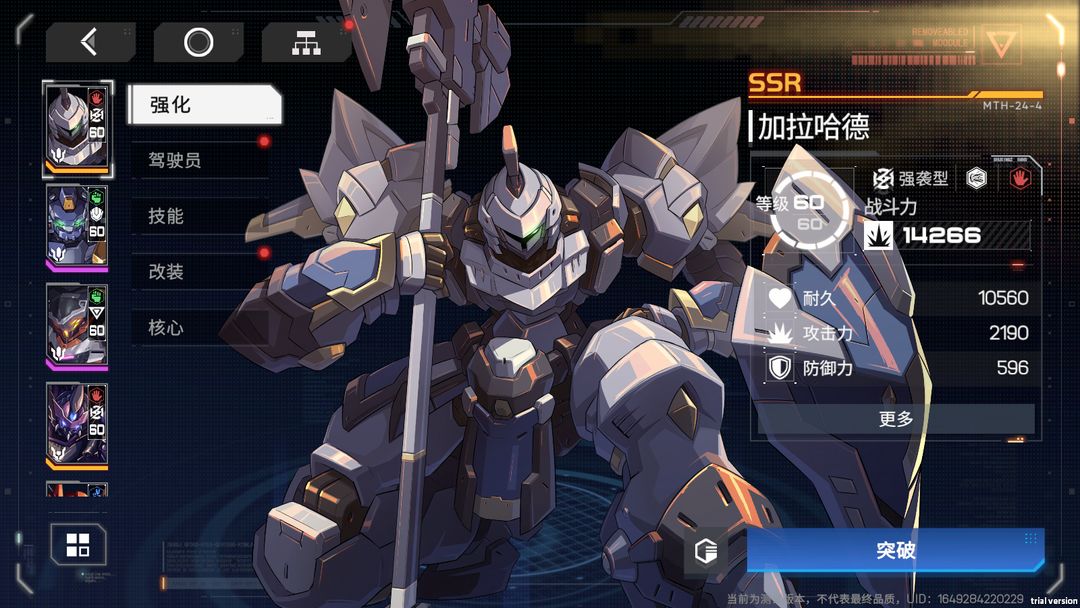Click the 更多 more stats button
The height and width of the screenshot is (608, 1080).
coord(896,419)
